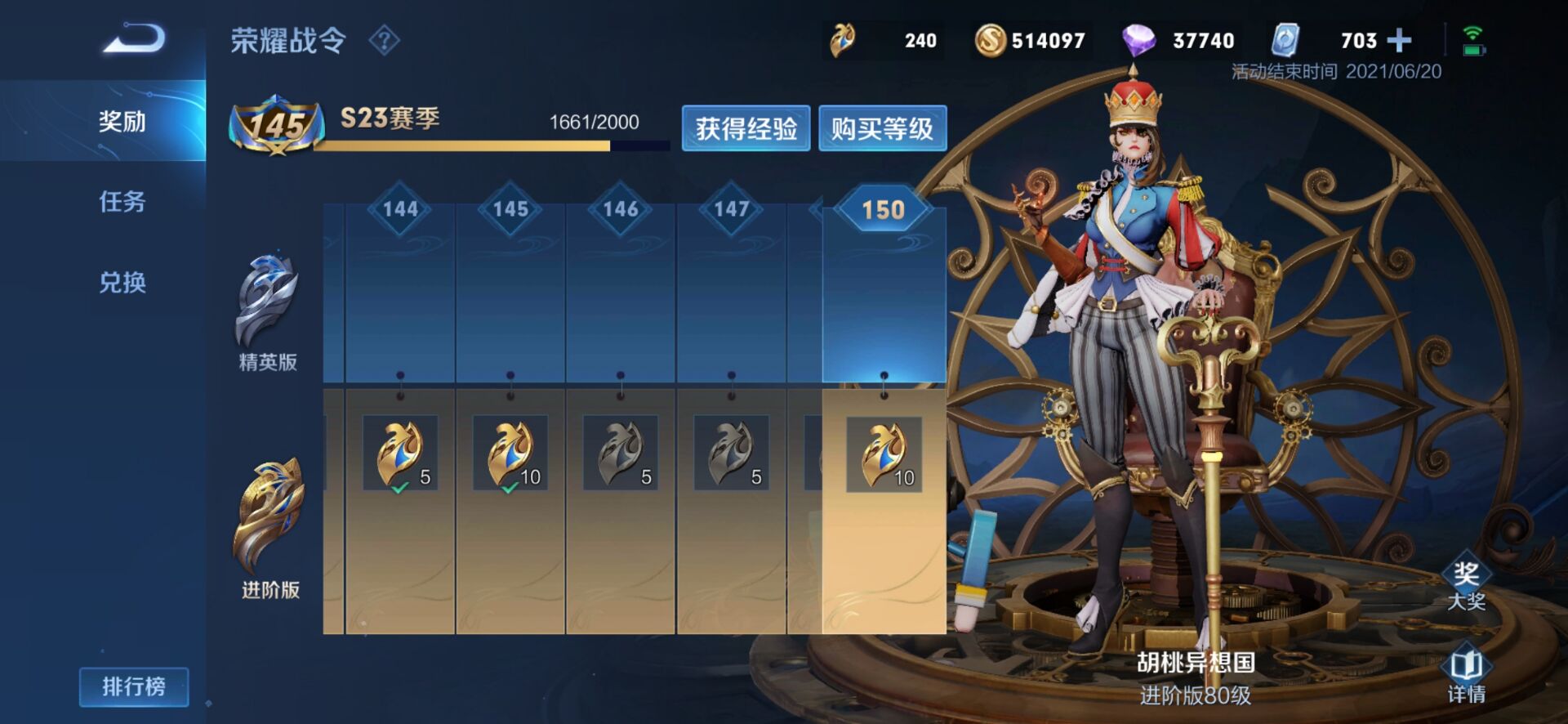The image size is (1568, 724).
Task: Switch to the 奖励 rewards tab
Action: pos(122,122)
